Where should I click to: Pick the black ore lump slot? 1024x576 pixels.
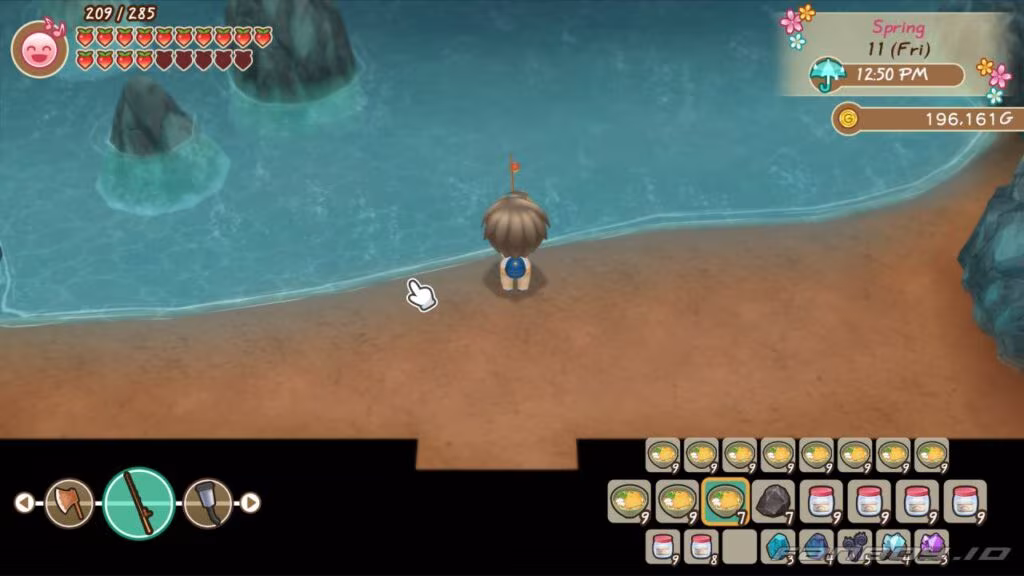tap(774, 500)
